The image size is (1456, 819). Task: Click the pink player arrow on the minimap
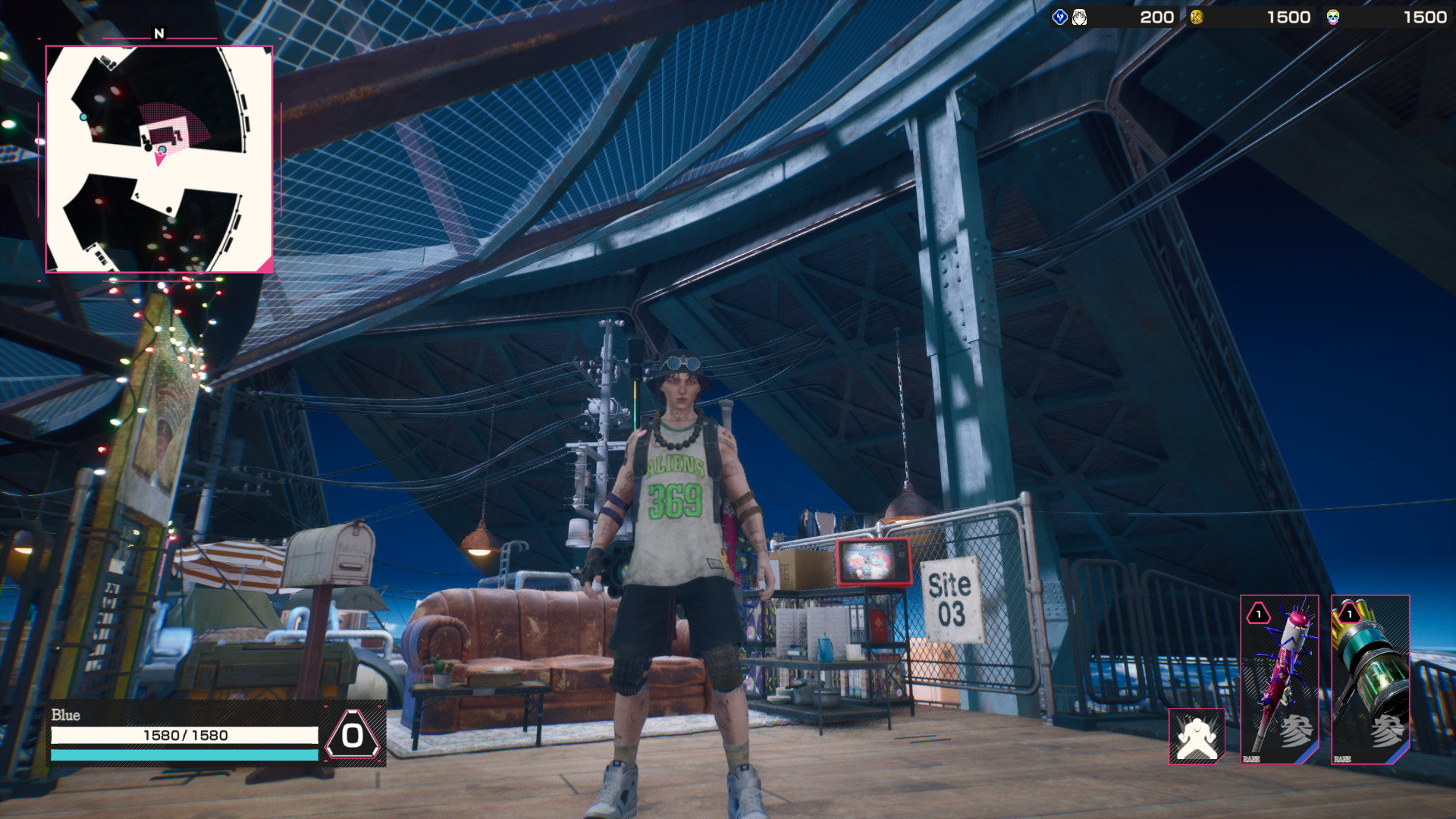tap(160, 158)
